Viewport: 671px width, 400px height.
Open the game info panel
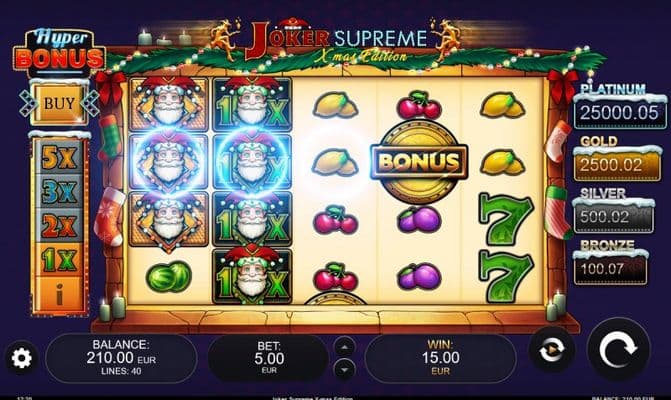(60, 297)
